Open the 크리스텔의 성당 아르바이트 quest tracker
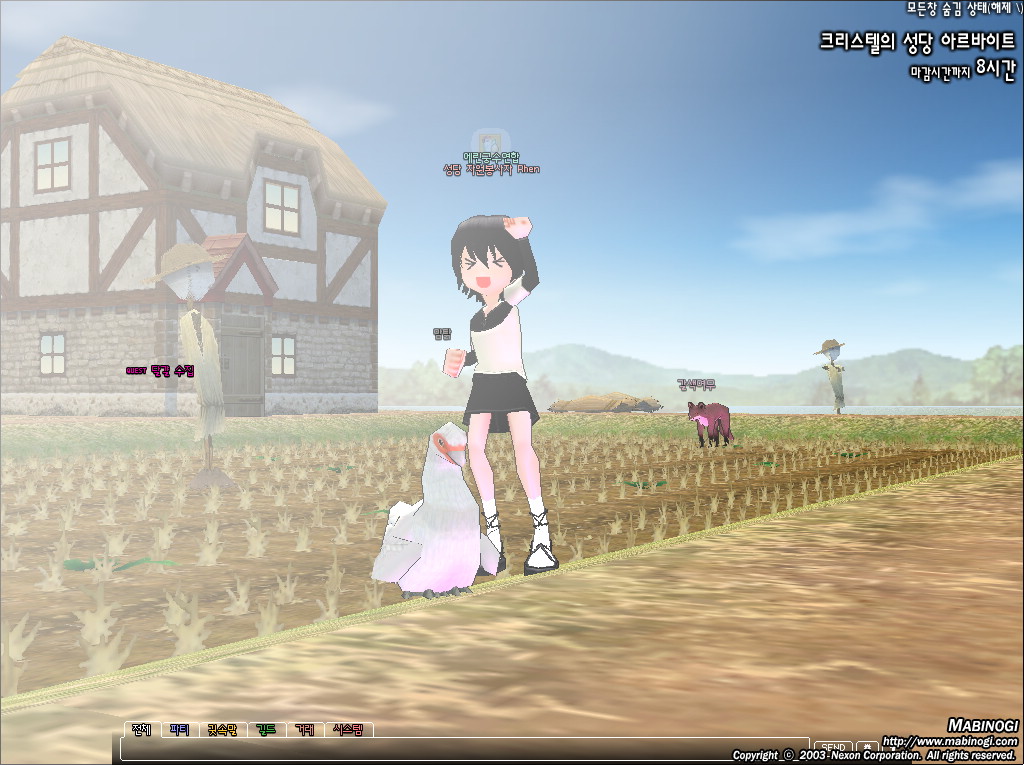Viewport: 1024px width, 765px height. [916, 42]
